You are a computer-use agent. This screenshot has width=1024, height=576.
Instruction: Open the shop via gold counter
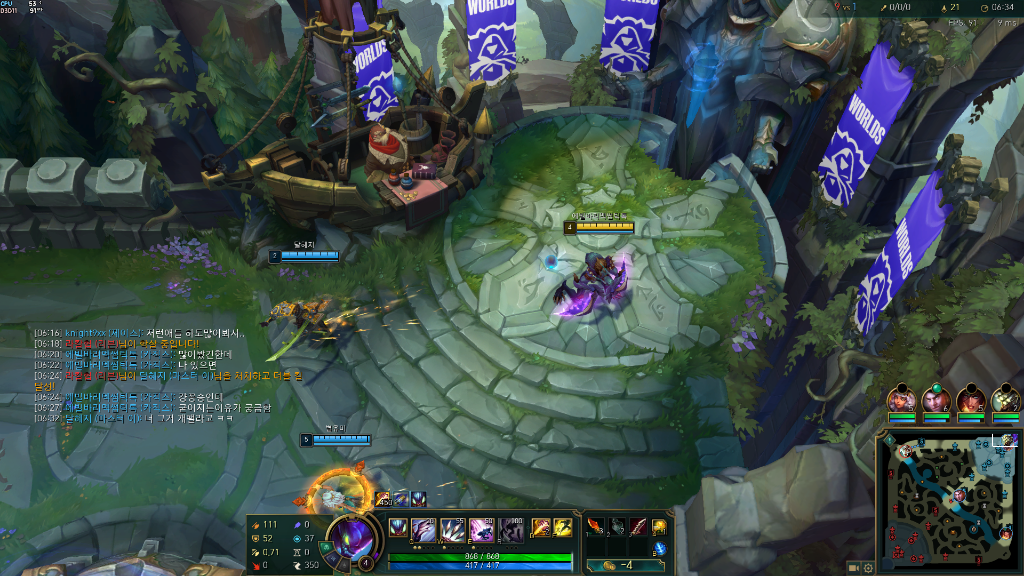(x=622, y=566)
